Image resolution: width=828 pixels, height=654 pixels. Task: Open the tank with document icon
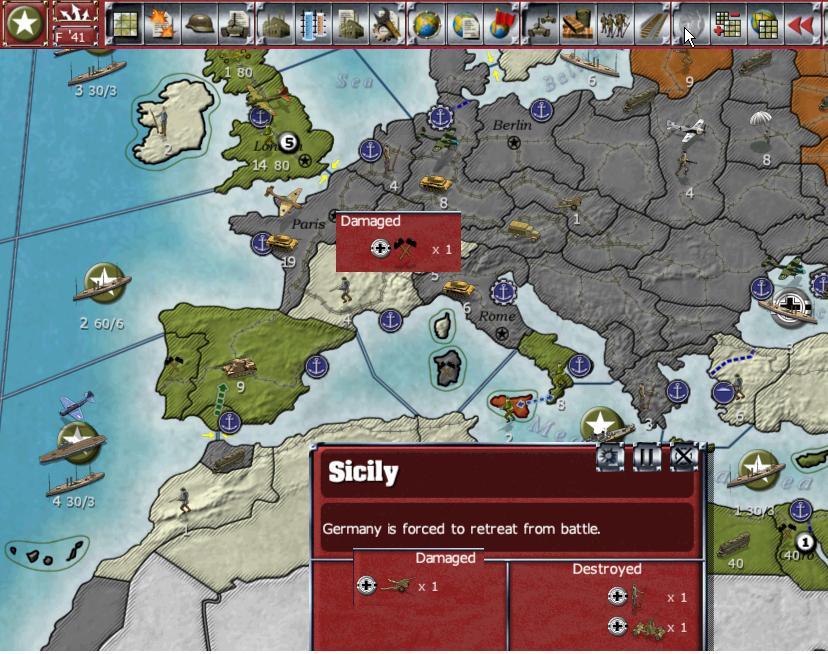236,24
